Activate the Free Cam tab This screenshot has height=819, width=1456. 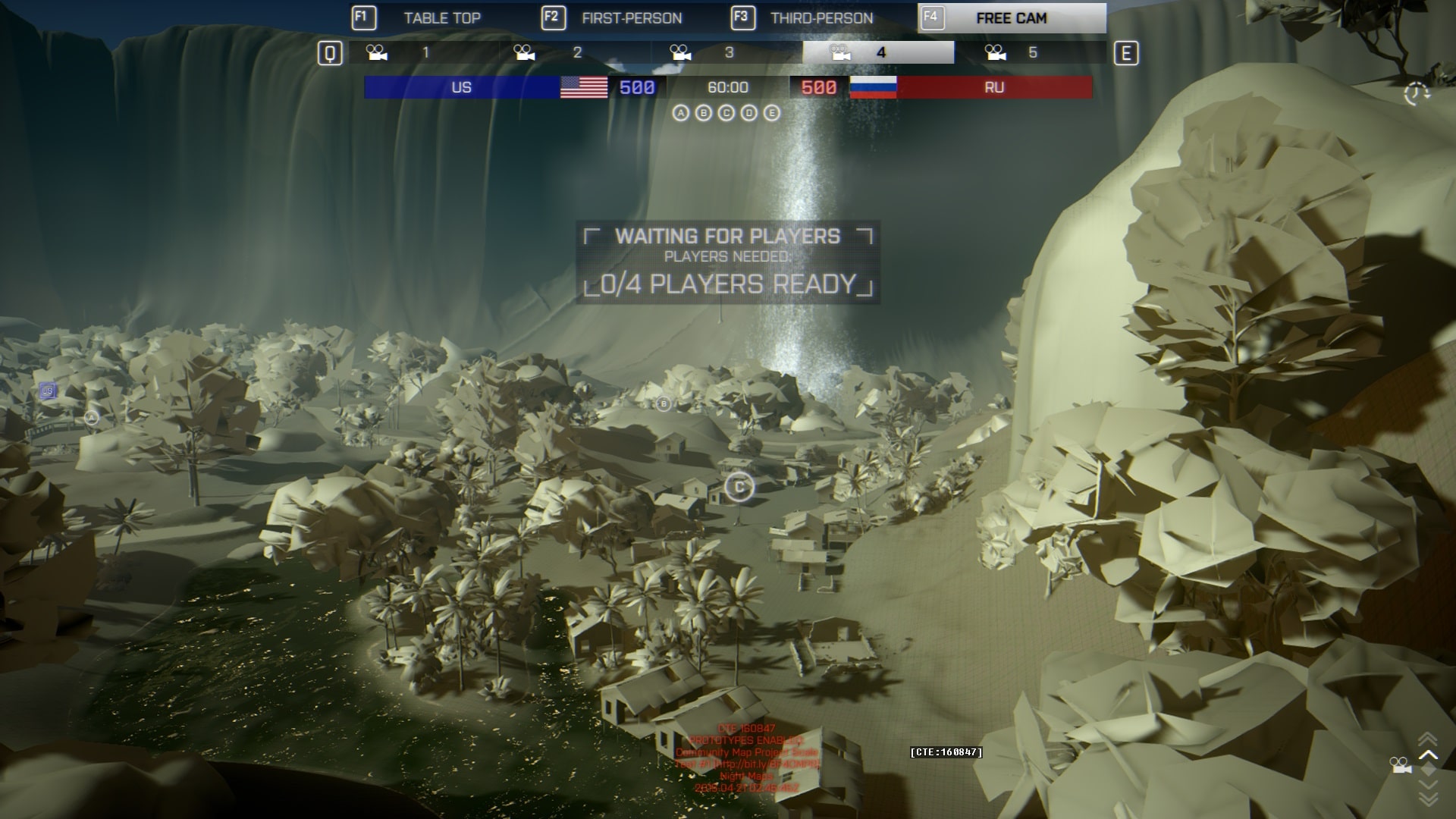[1012, 18]
